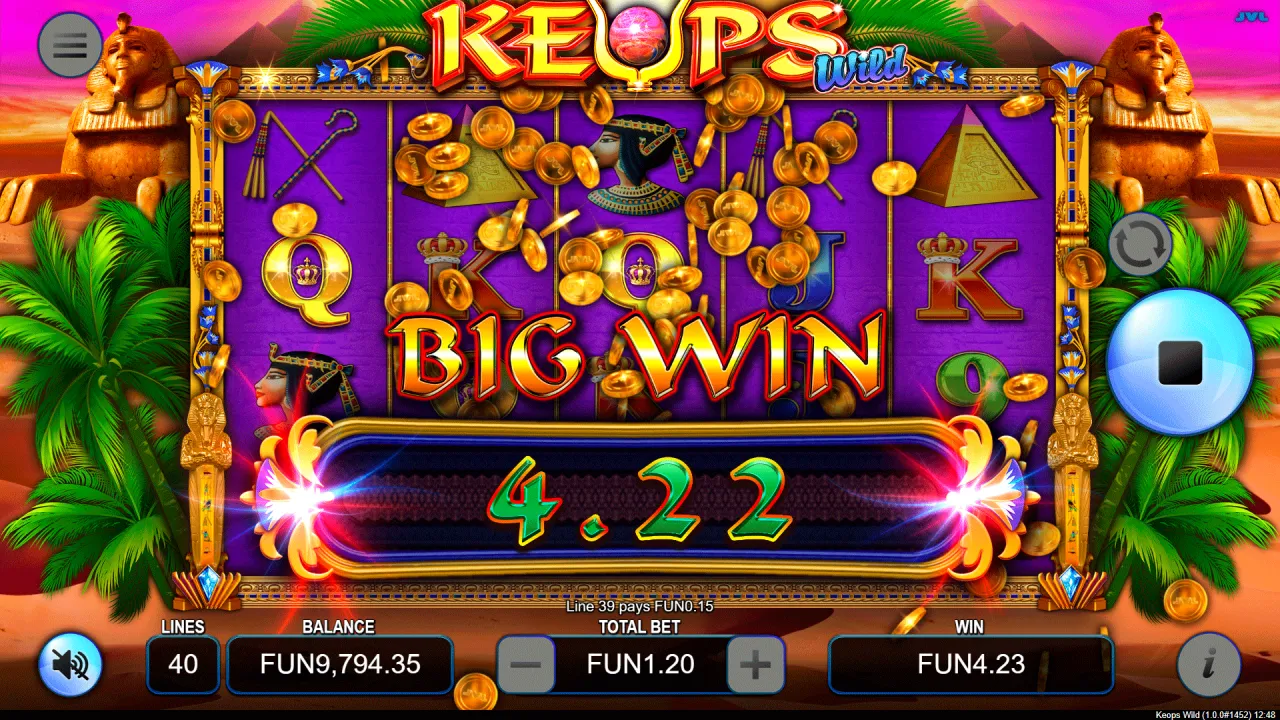
Task: Click the WIN display showing FUN4.23
Action: (x=971, y=664)
